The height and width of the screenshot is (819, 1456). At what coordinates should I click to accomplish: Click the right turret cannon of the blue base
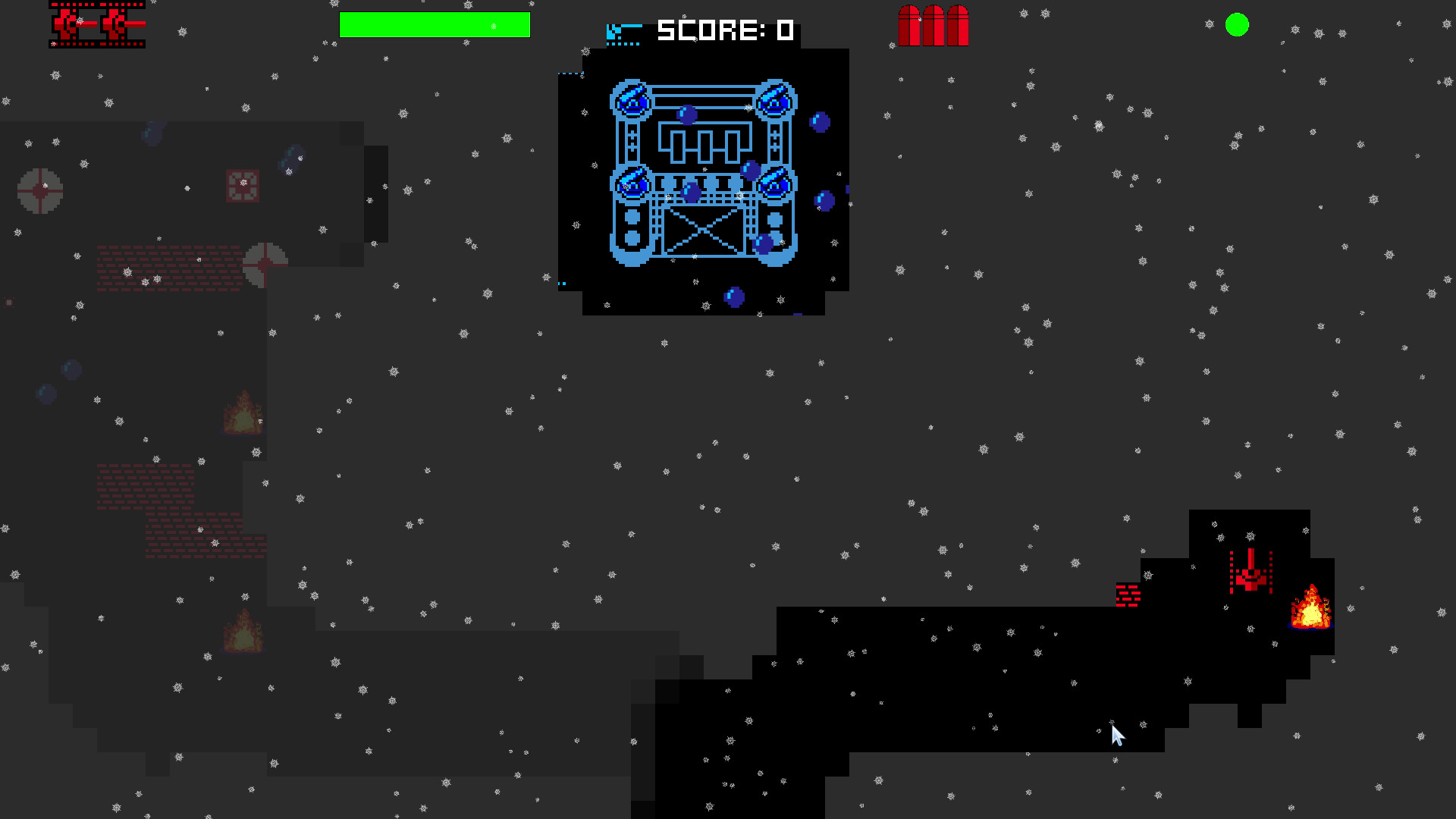coord(775,101)
